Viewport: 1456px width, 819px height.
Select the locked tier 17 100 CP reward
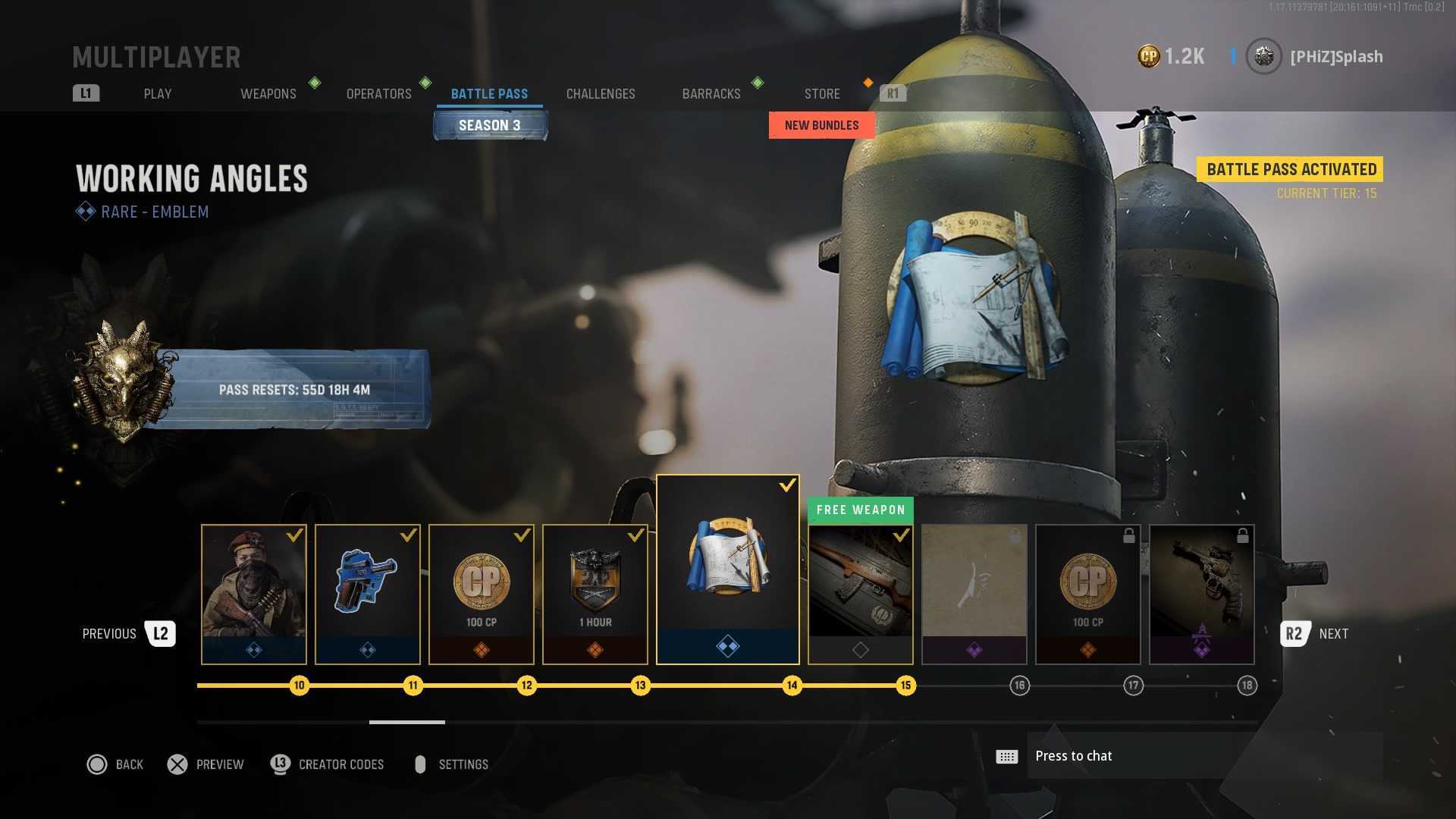coord(1088,594)
